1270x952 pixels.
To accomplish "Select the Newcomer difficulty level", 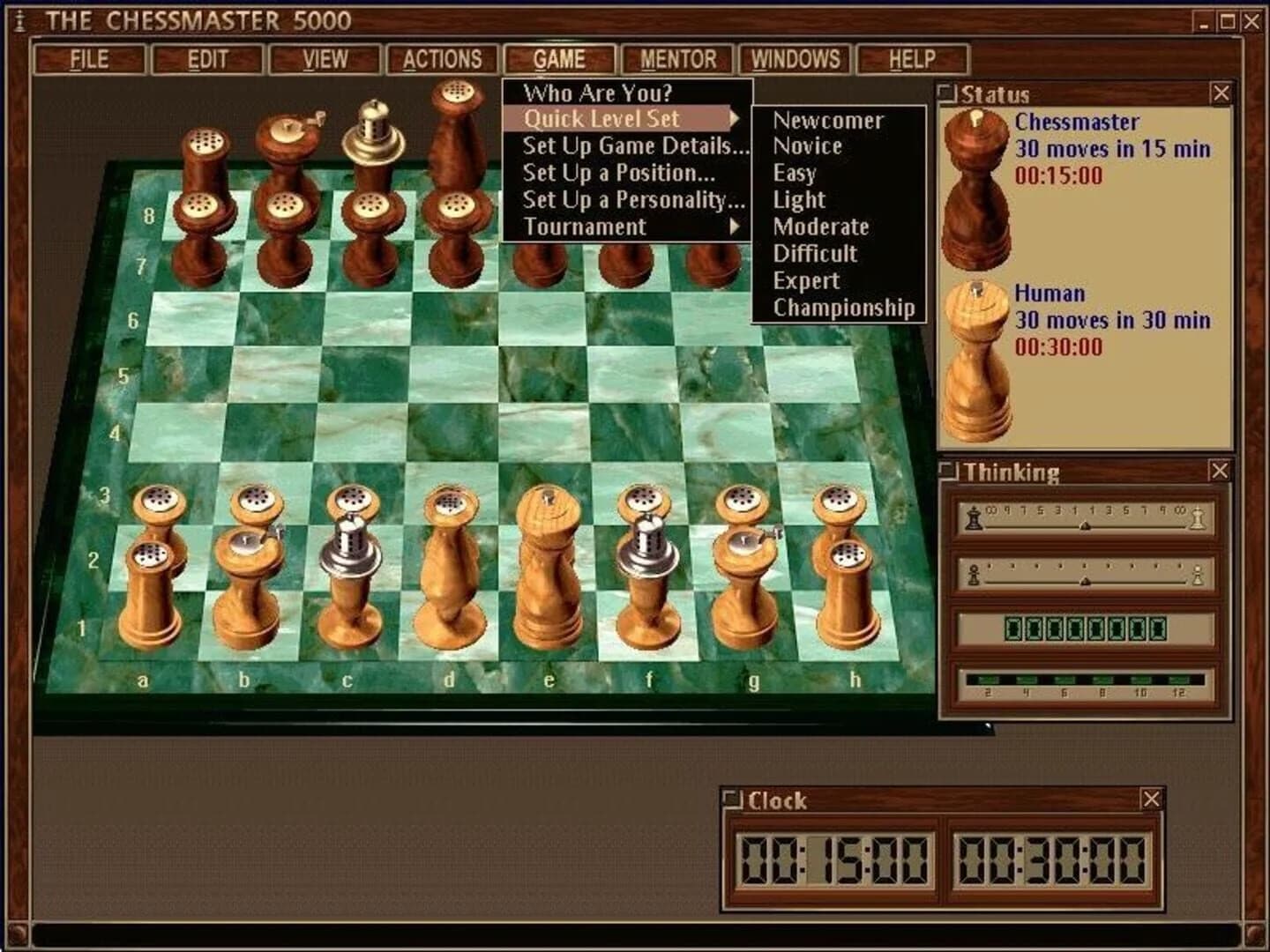I will 827,120.
